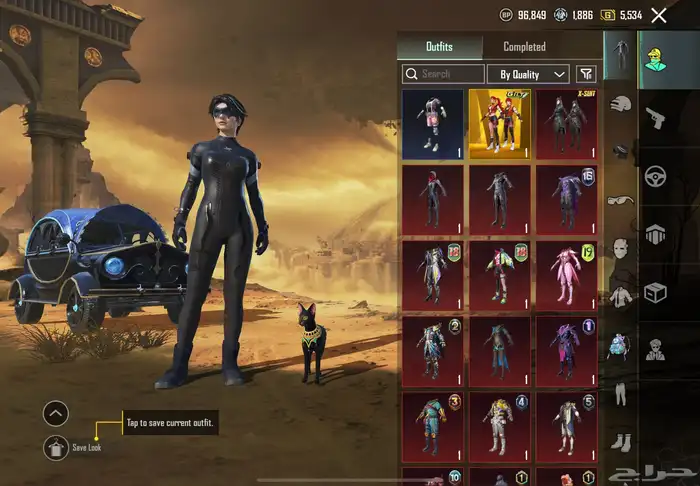
Task: Click the outfit search field
Action: pos(442,74)
